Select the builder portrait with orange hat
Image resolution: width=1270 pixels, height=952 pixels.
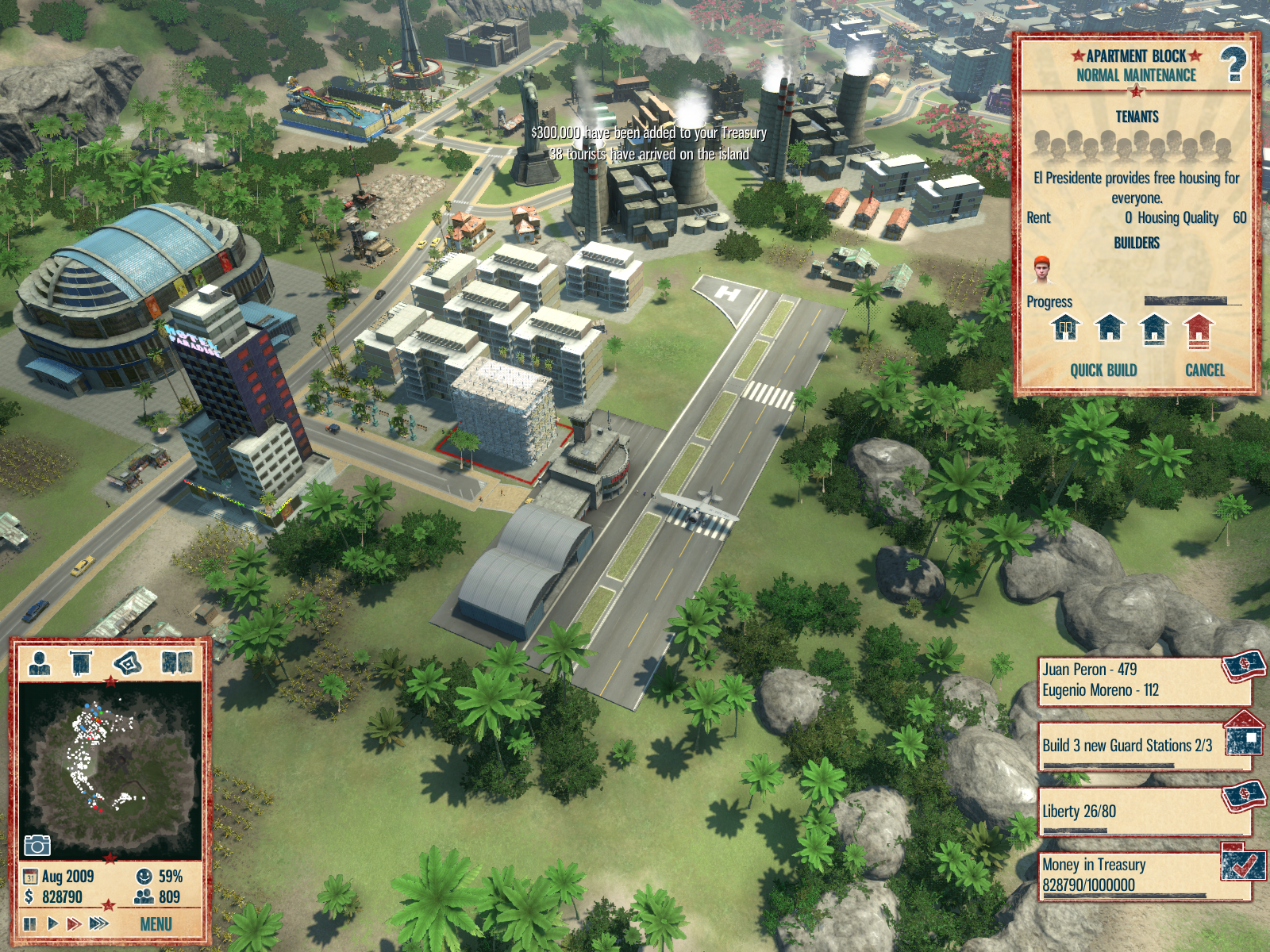[1041, 271]
